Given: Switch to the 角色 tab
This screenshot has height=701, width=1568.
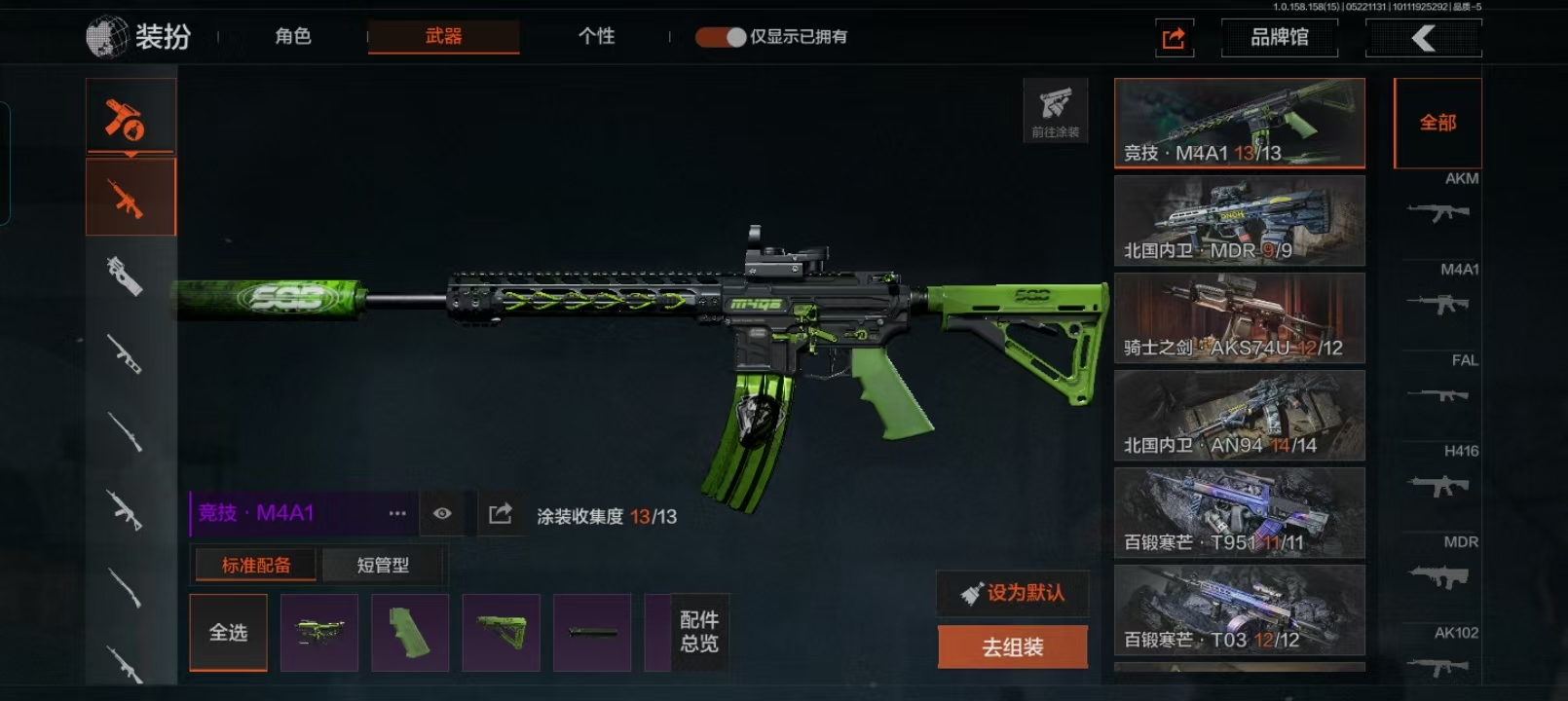Looking at the screenshot, I should 292,37.
